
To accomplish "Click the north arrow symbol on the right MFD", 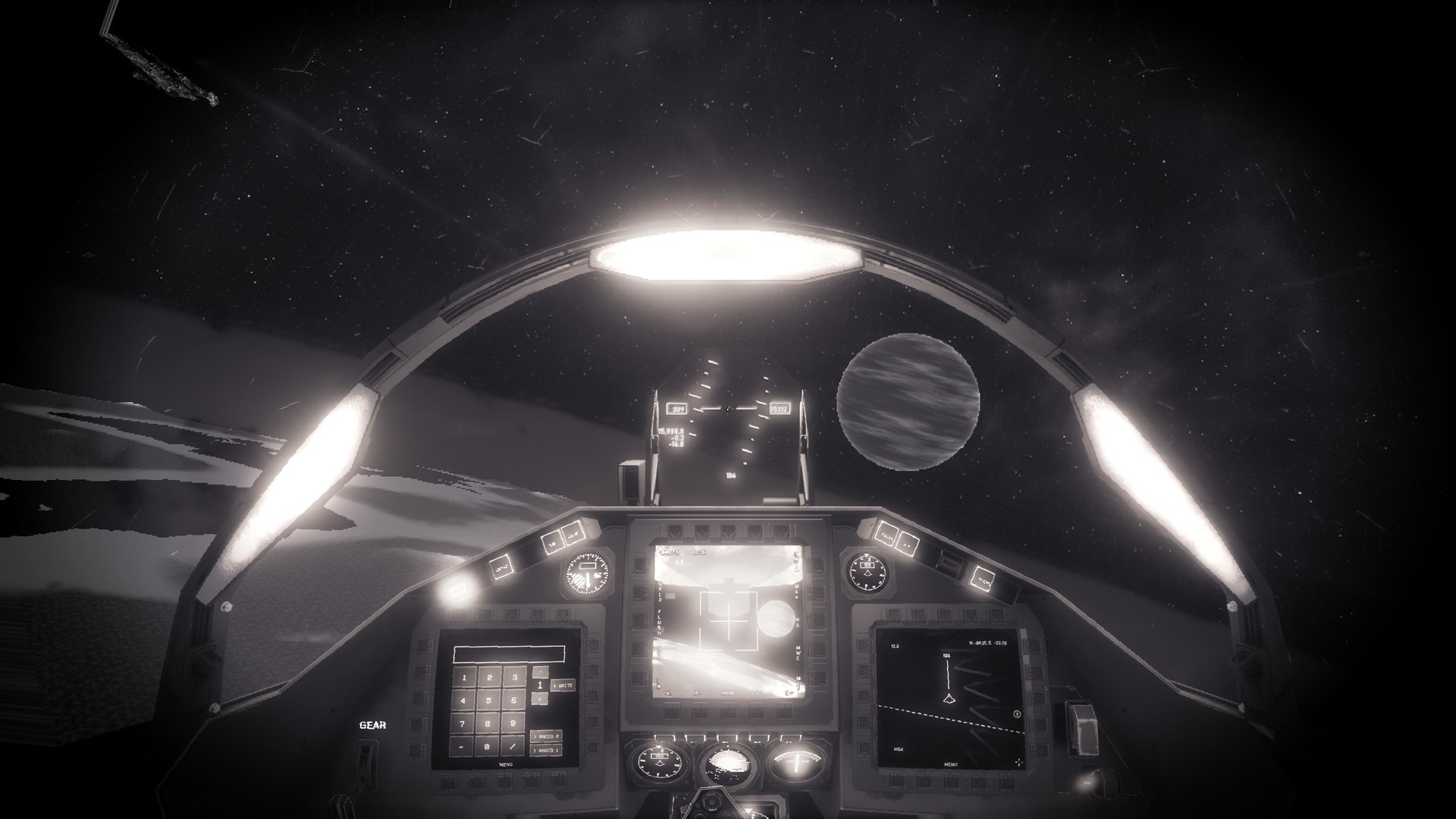I will tap(1019, 762).
